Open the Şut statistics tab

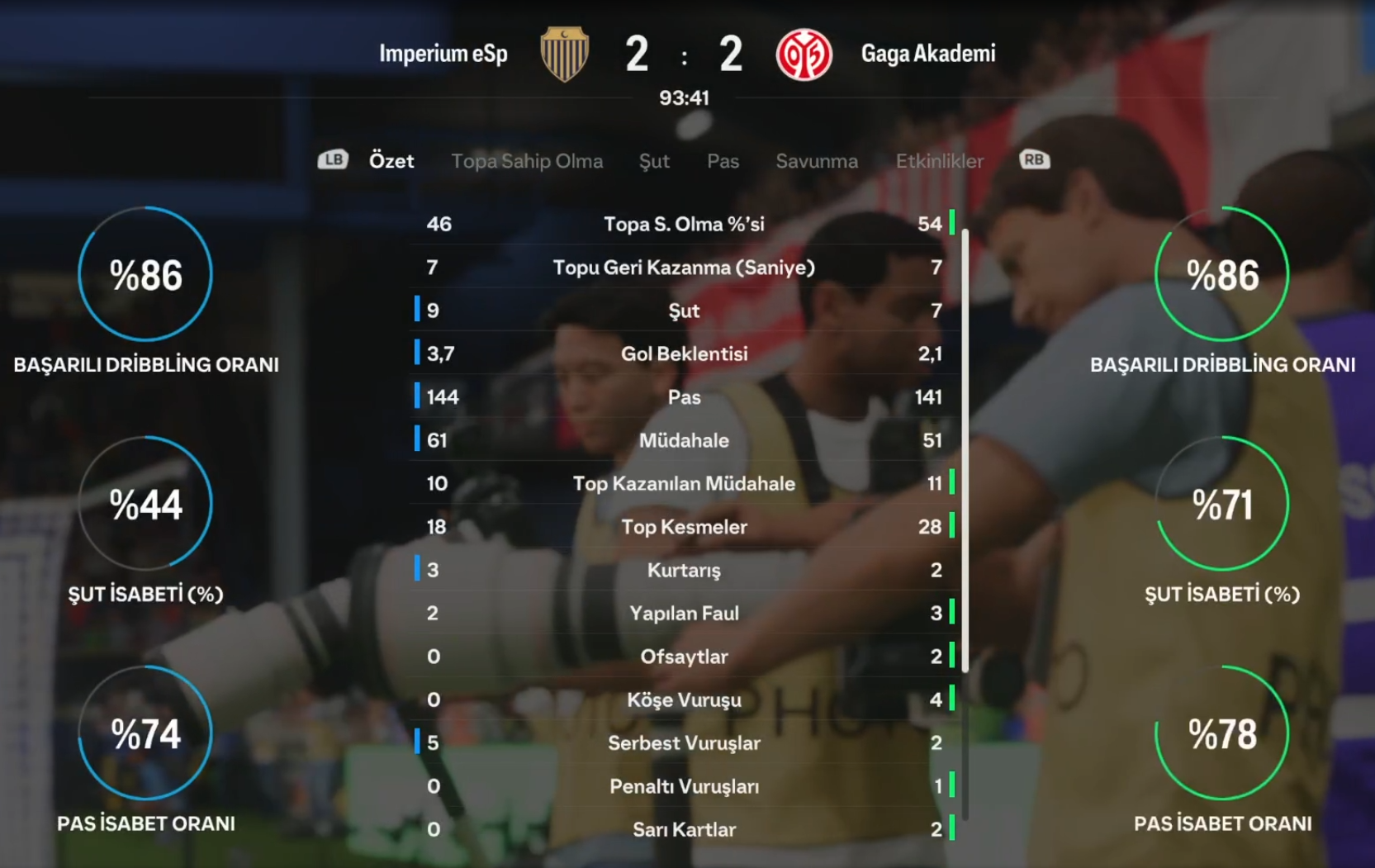pyautogui.click(x=654, y=161)
